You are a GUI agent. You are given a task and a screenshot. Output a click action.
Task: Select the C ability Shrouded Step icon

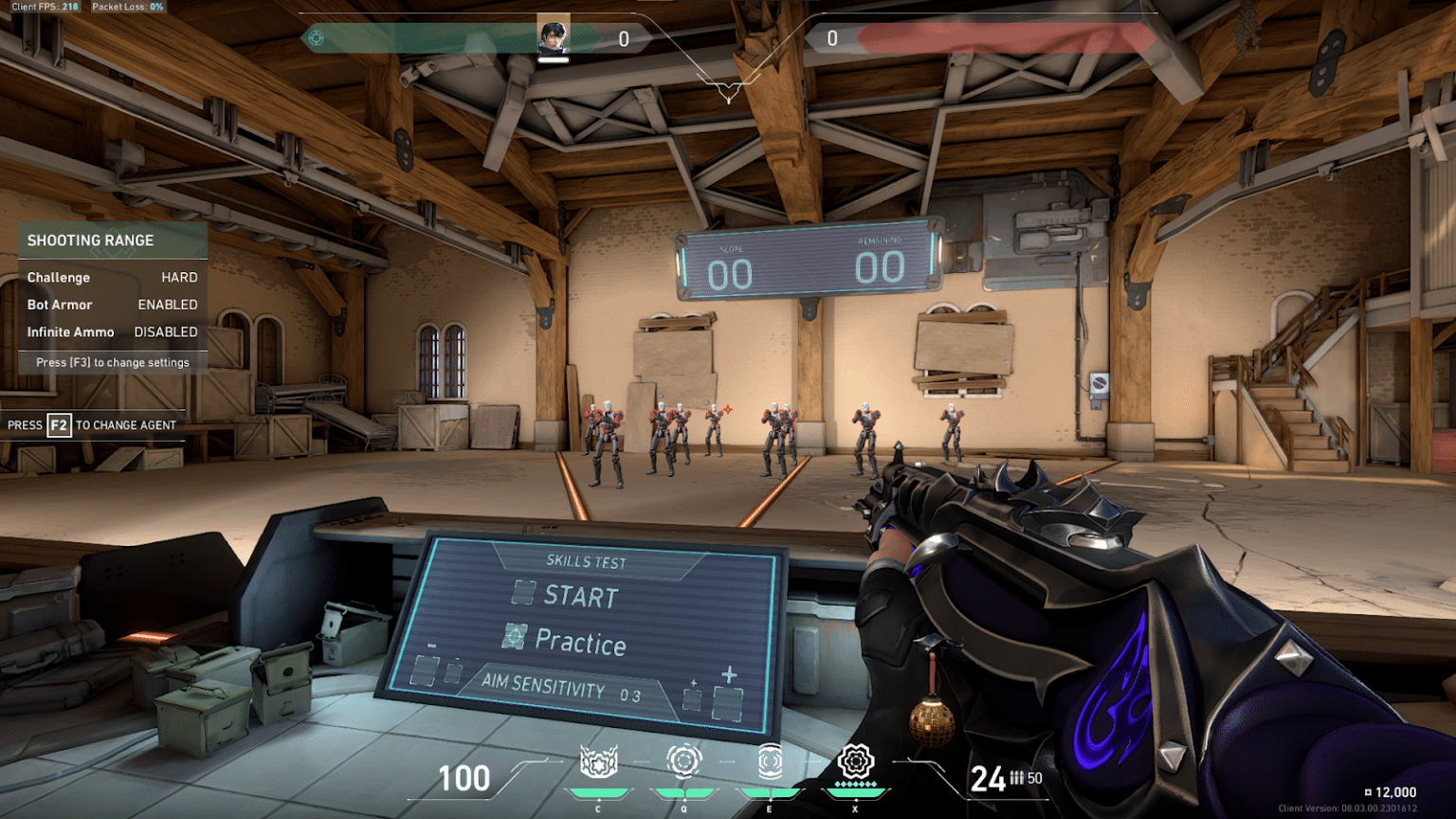597,761
